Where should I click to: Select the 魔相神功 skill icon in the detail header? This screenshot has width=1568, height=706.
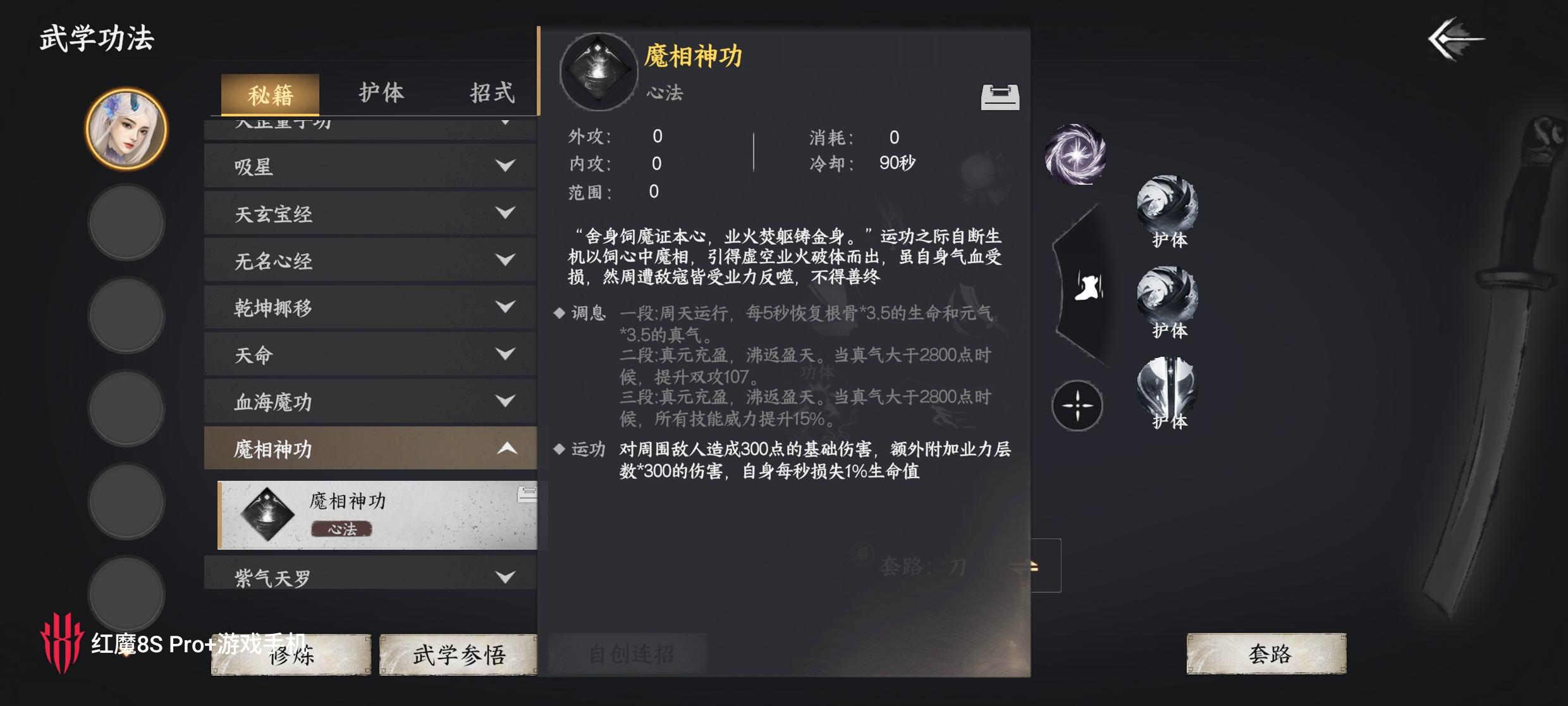click(597, 71)
